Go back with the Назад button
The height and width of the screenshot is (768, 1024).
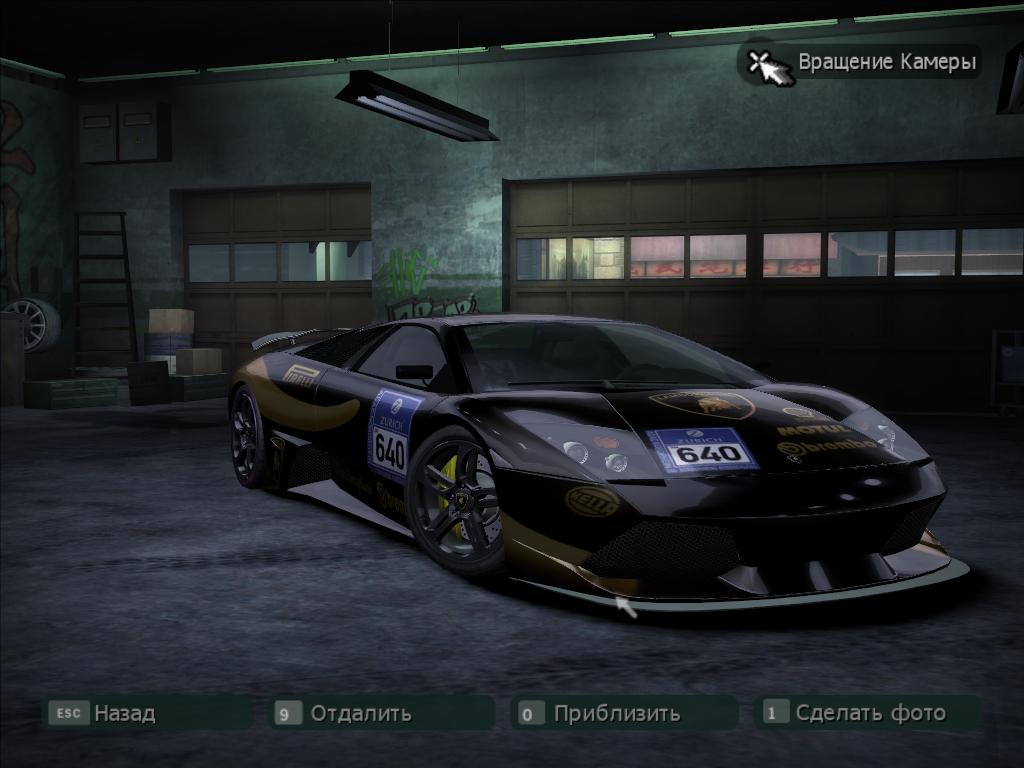124,713
